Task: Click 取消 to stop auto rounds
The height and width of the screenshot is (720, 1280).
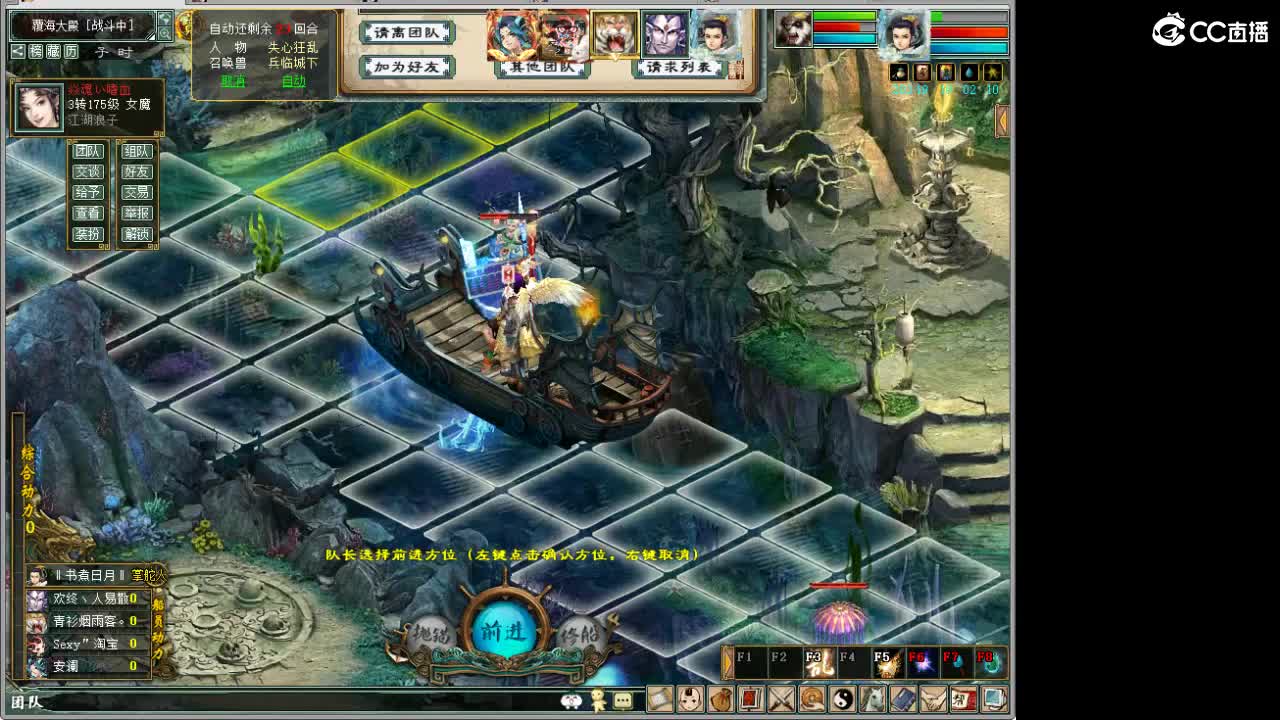Action: point(233,81)
